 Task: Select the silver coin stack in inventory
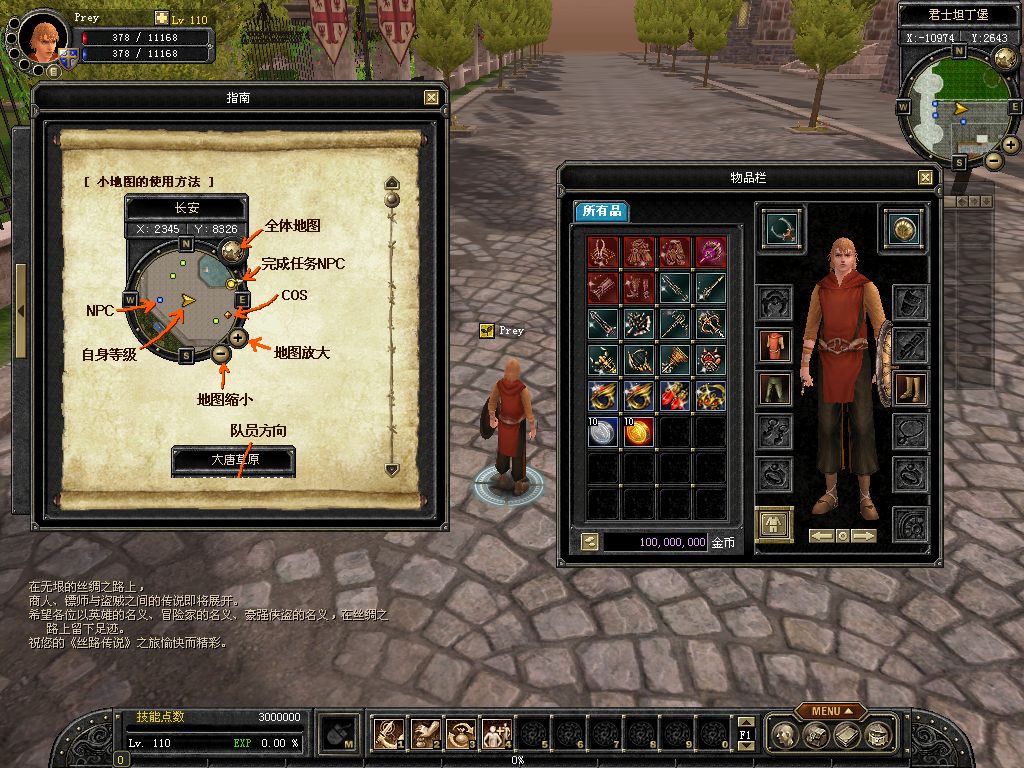603,431
